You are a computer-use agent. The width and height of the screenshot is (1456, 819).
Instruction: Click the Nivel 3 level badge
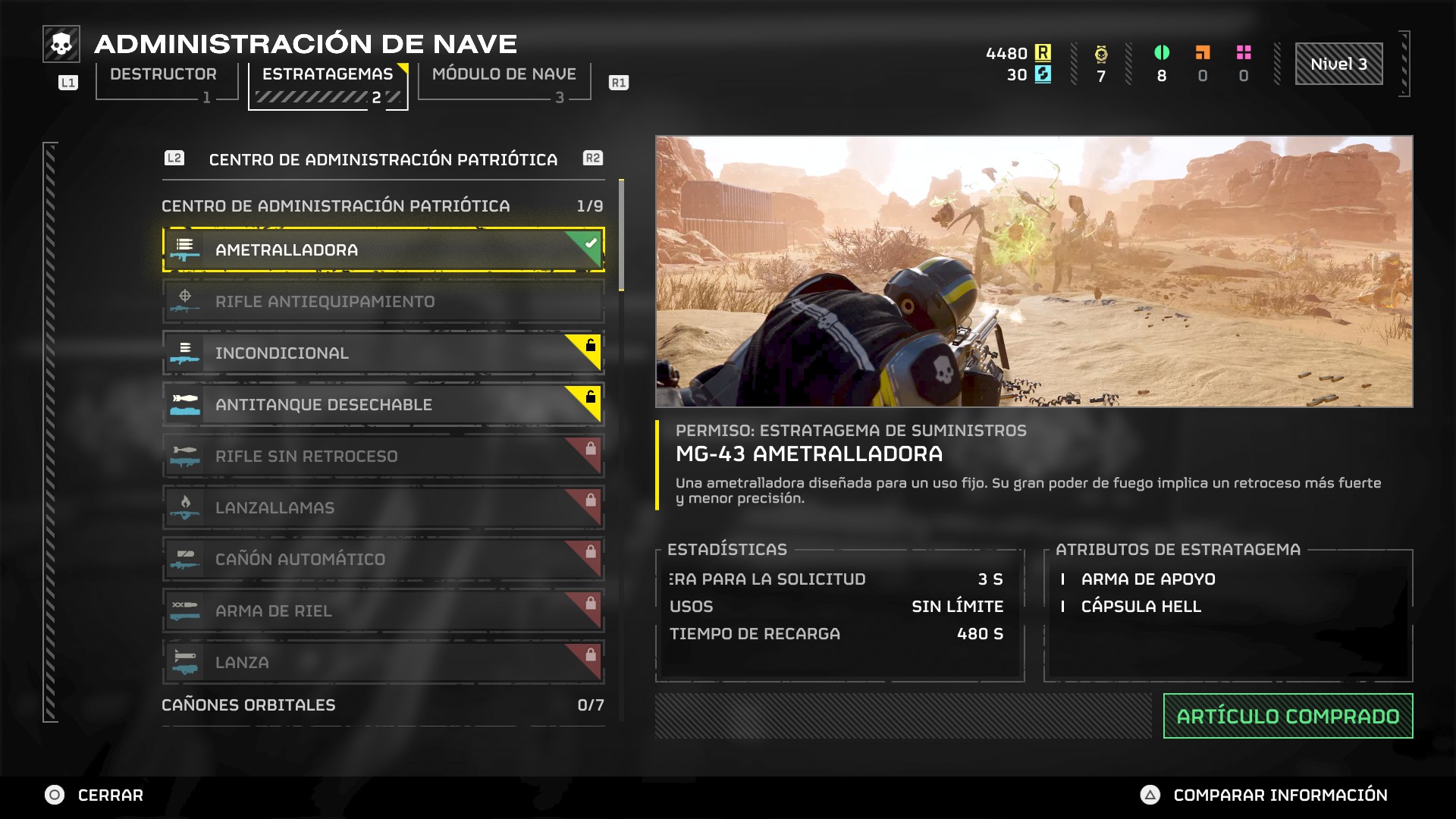tap(1338, 64)
